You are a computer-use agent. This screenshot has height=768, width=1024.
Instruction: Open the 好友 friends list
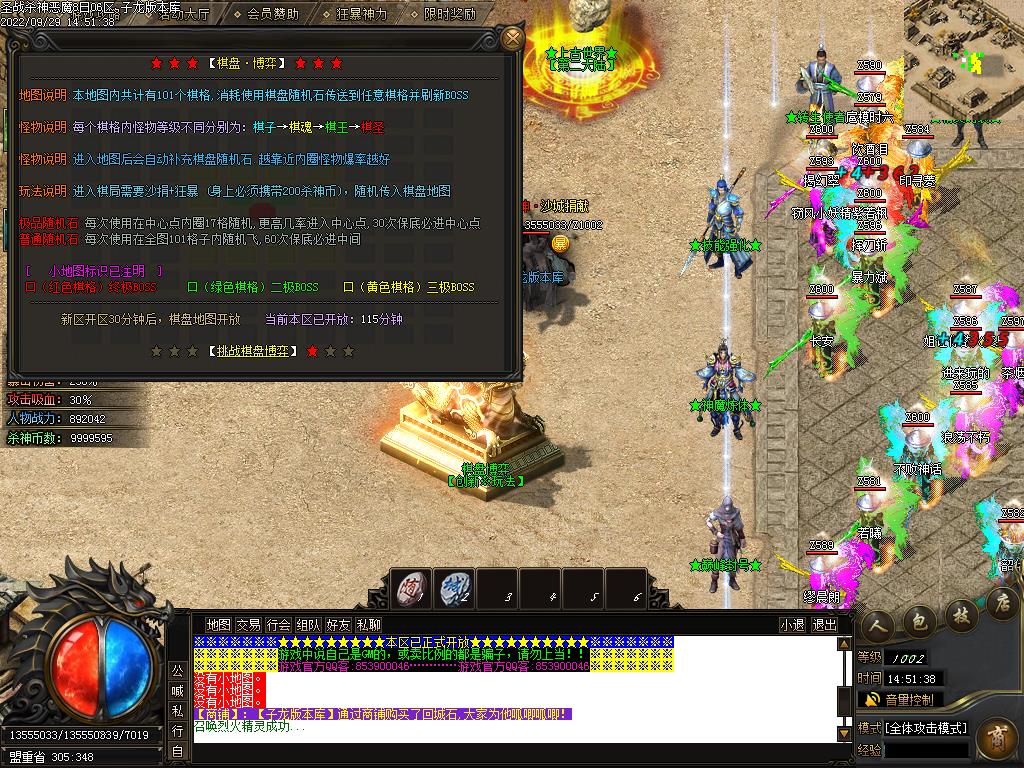pyautogui.click(x=339, y=625)
